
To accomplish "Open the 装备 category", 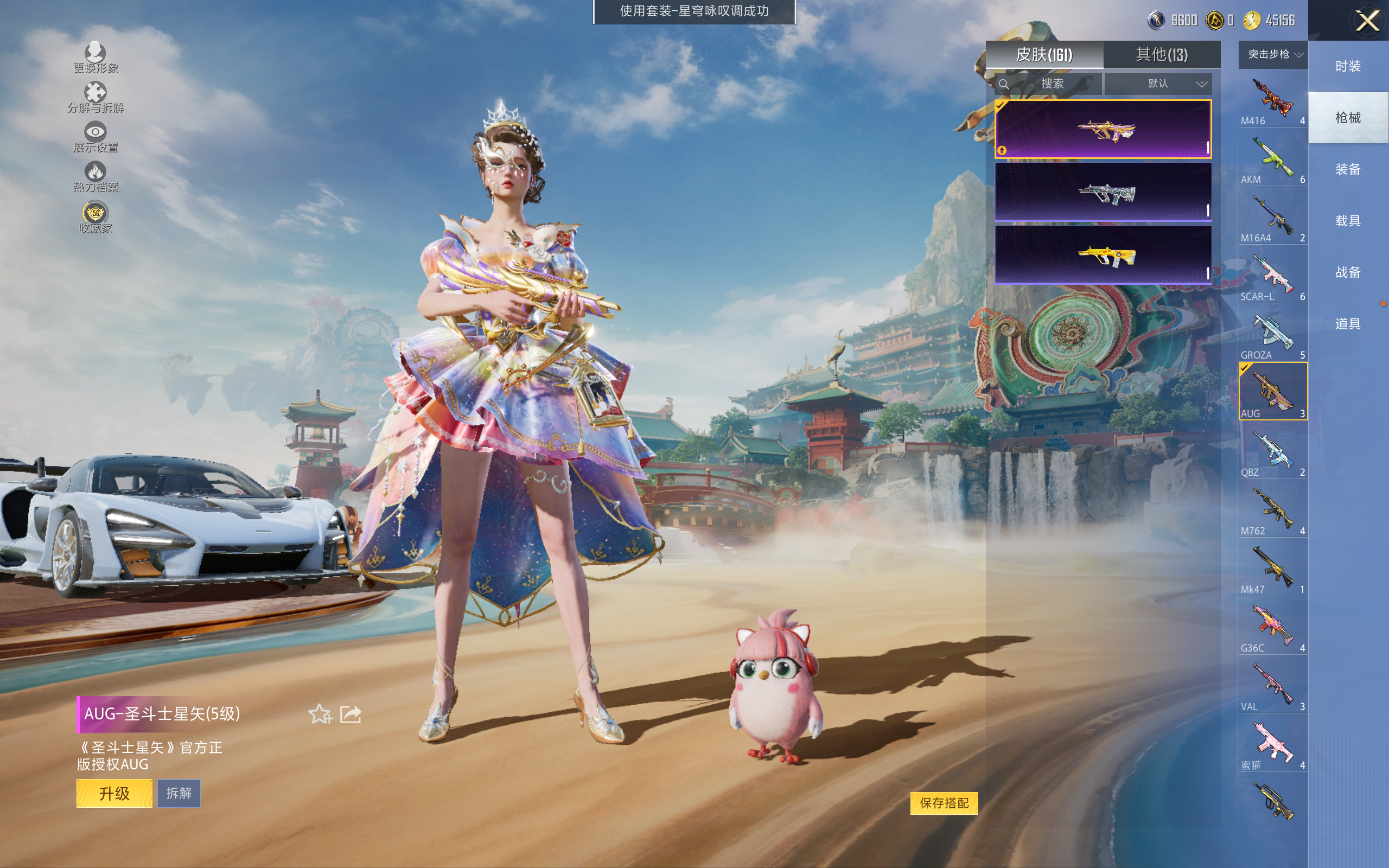I will [1348, 169].
